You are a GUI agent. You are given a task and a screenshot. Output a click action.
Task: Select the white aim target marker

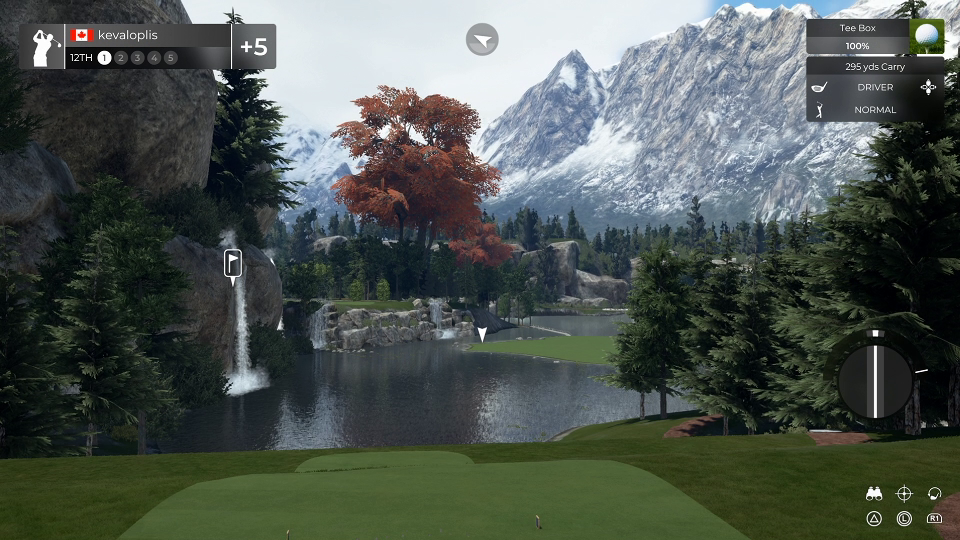(482, 334)
